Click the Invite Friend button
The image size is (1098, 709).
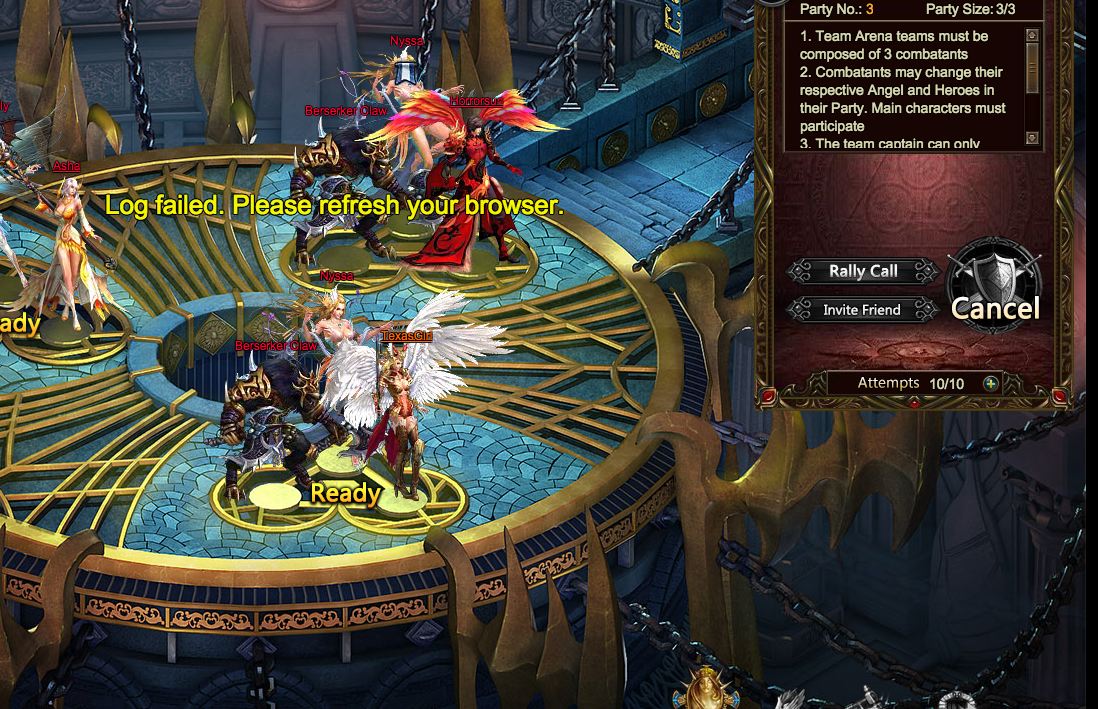click(862, 310)
